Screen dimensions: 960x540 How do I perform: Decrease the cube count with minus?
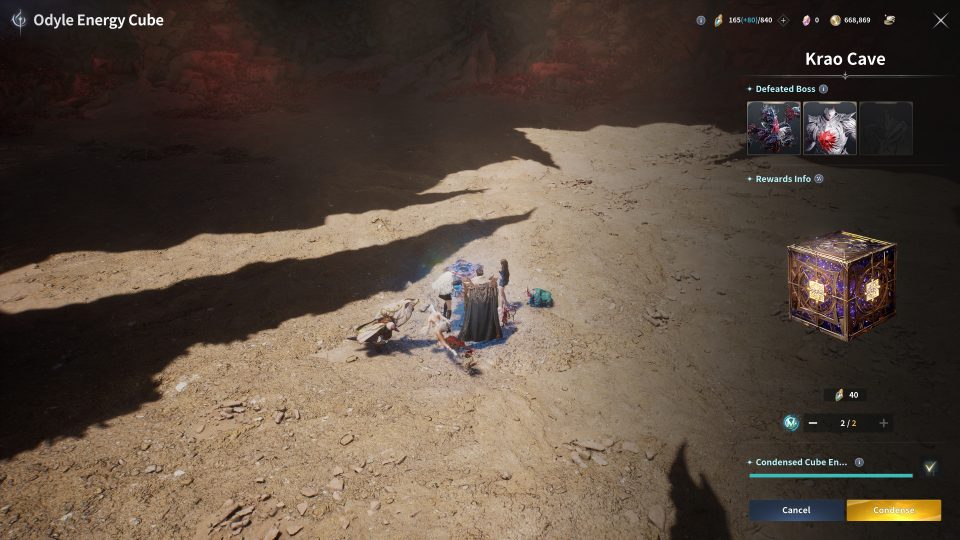point(813,423)
